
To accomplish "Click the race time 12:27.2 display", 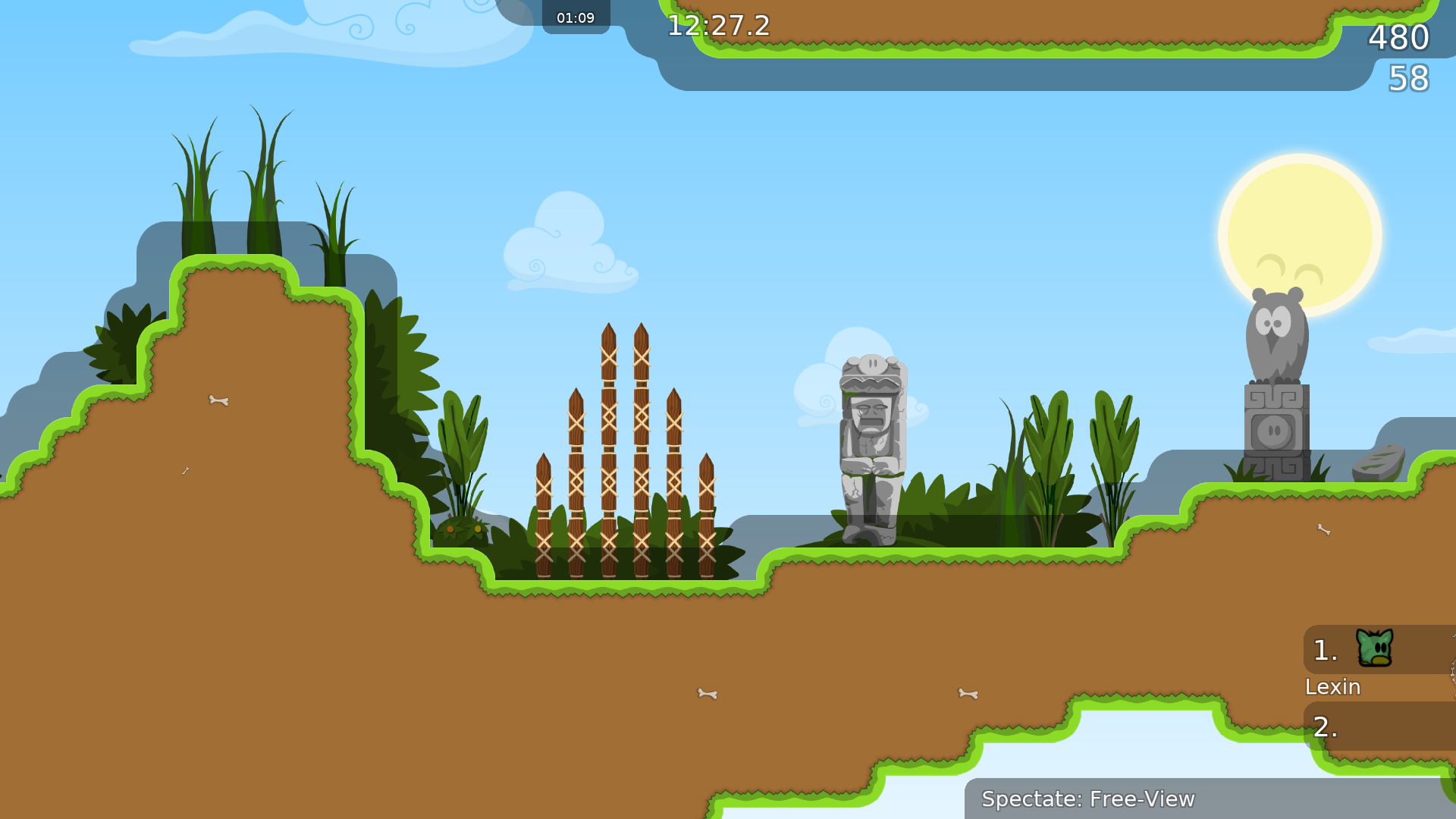I will click(716, 26).
